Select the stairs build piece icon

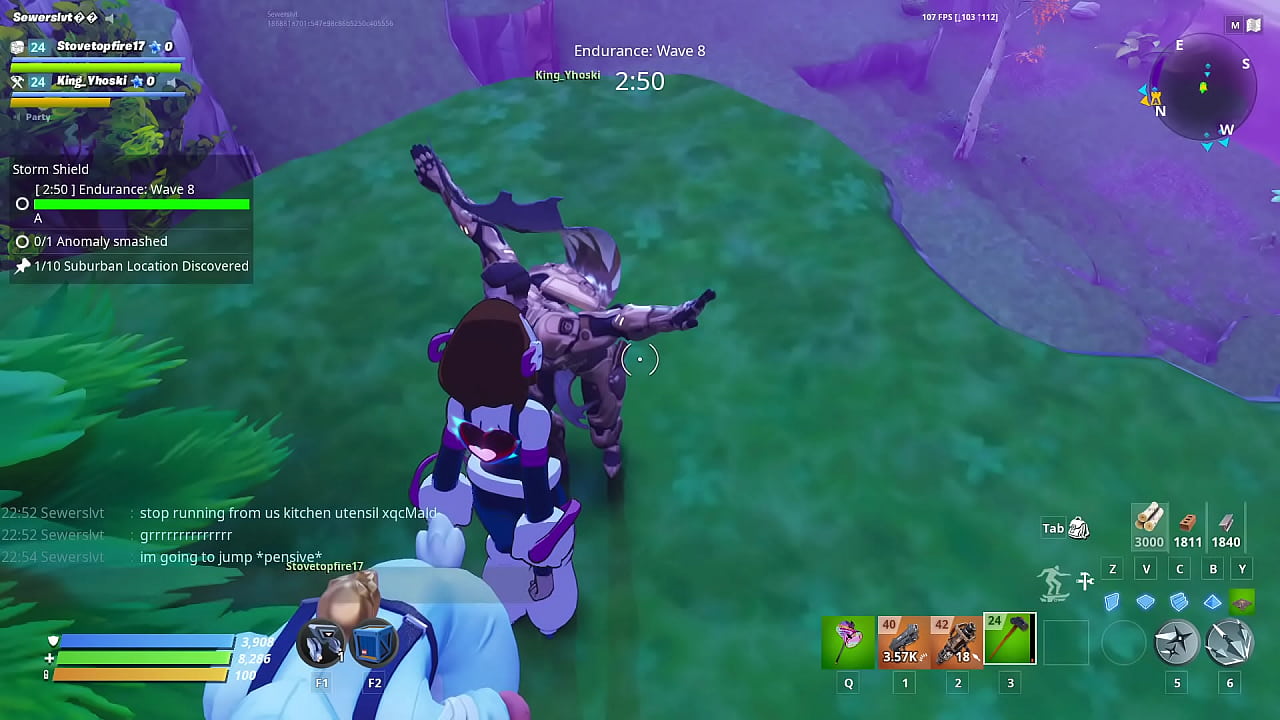point(1179,602)
